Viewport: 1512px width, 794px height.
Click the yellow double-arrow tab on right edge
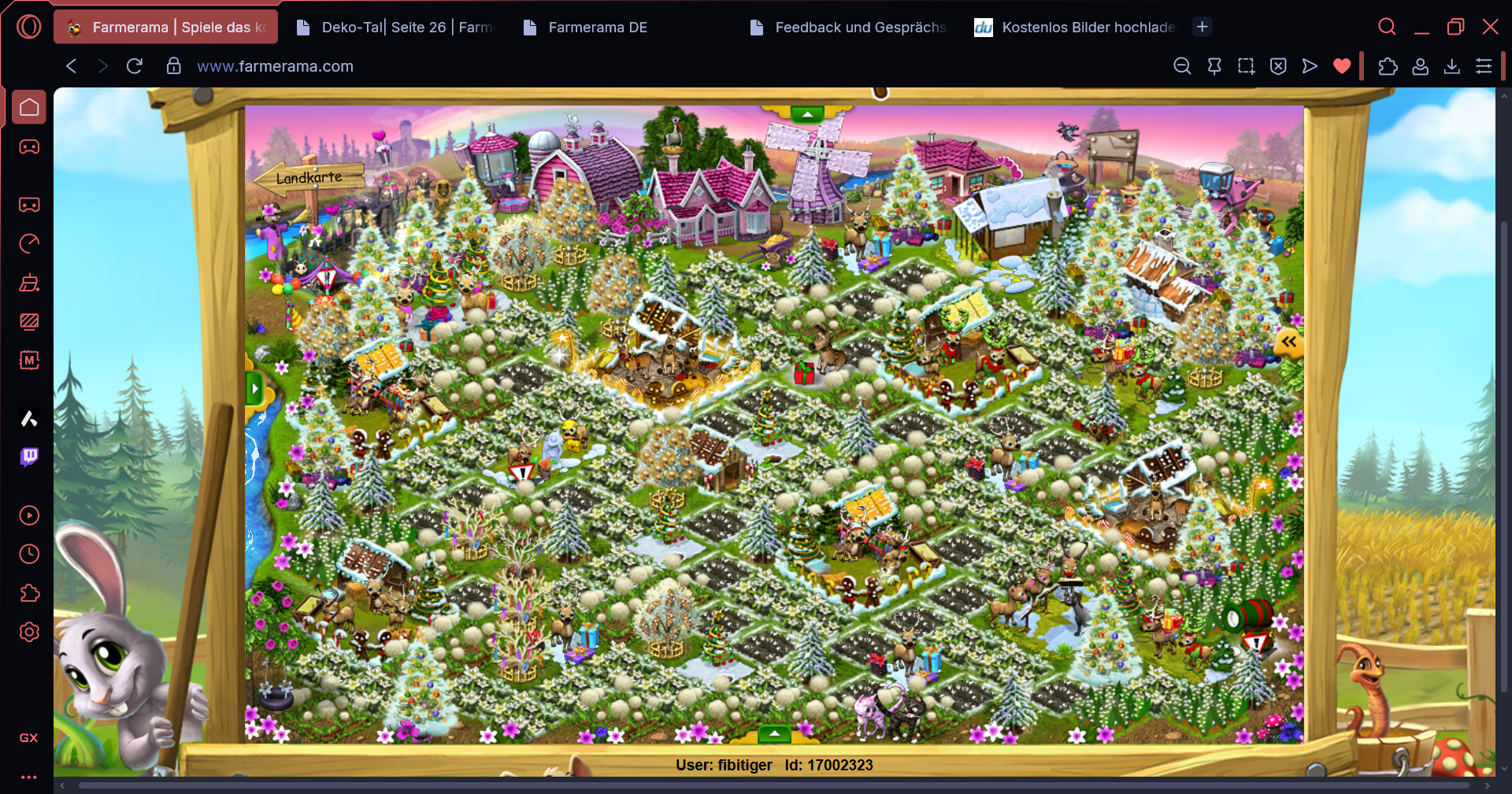1288,342
